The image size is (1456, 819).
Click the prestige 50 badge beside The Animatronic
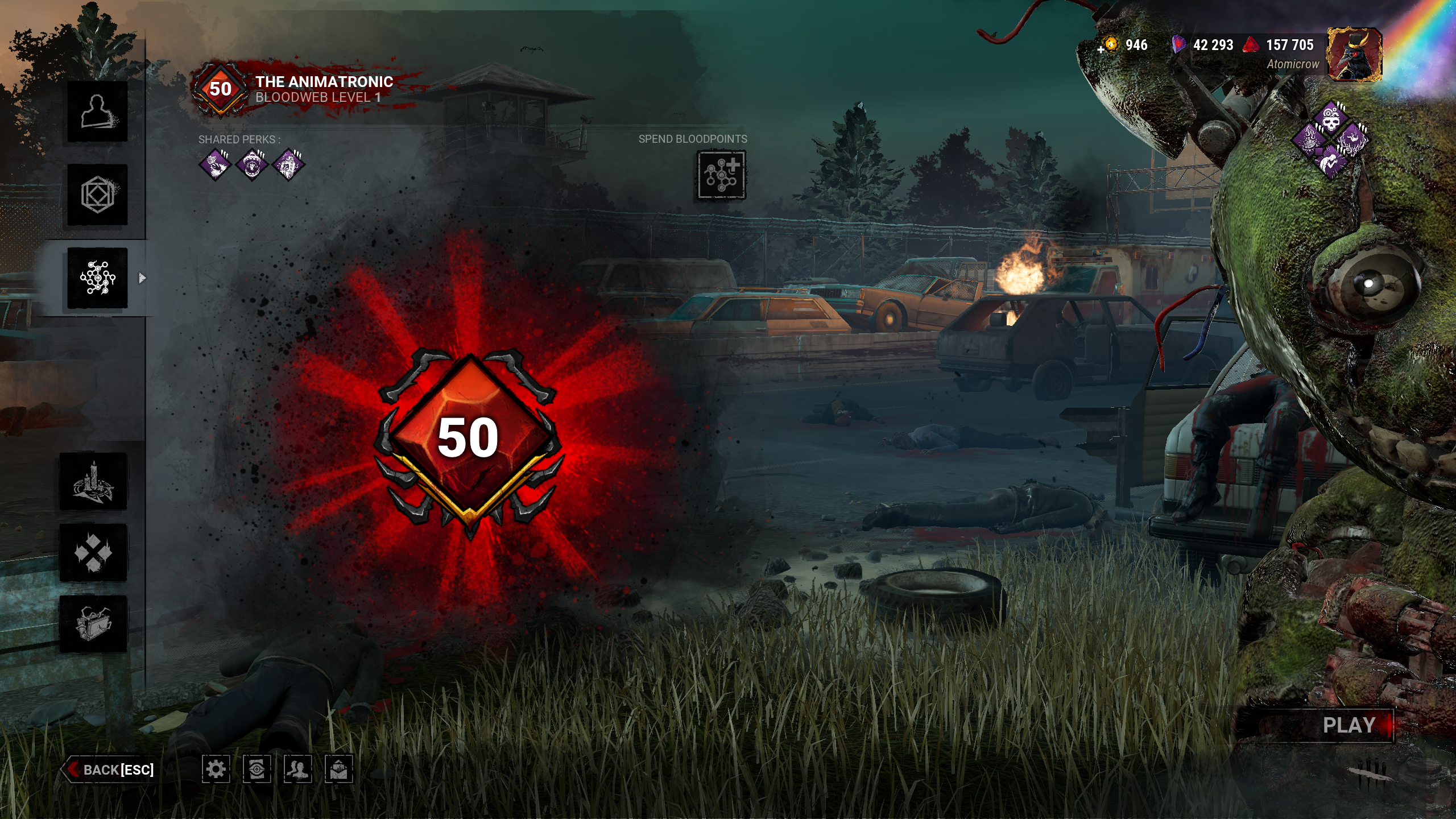pos(220,89)
